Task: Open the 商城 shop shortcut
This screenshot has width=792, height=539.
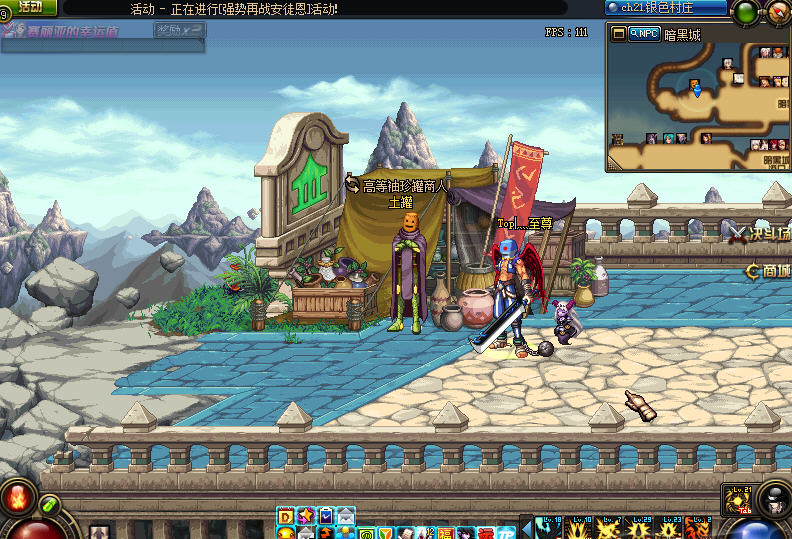Action: pos(770,270)
